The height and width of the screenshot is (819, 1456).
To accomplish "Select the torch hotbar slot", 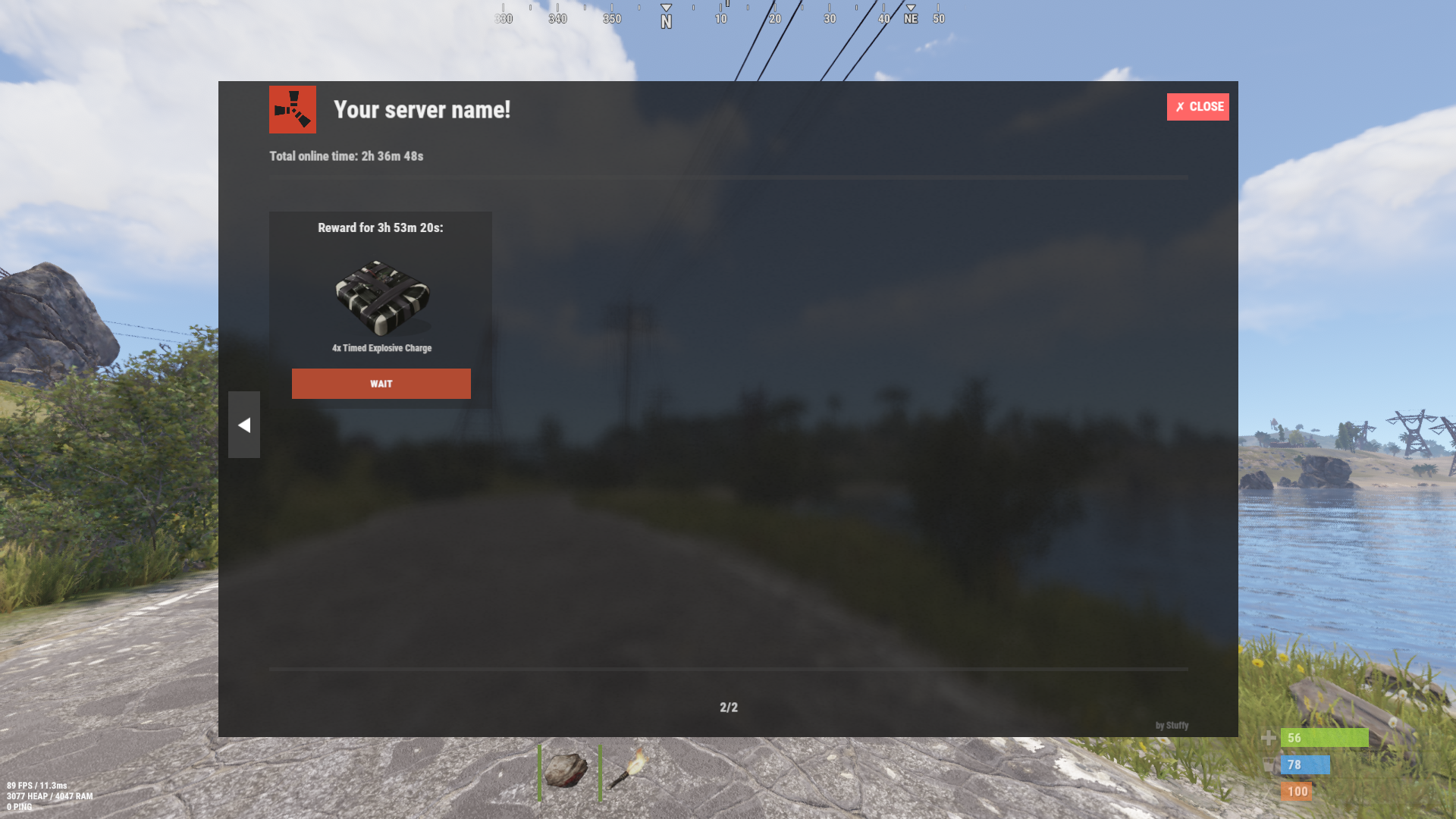I will pos(629,770).
